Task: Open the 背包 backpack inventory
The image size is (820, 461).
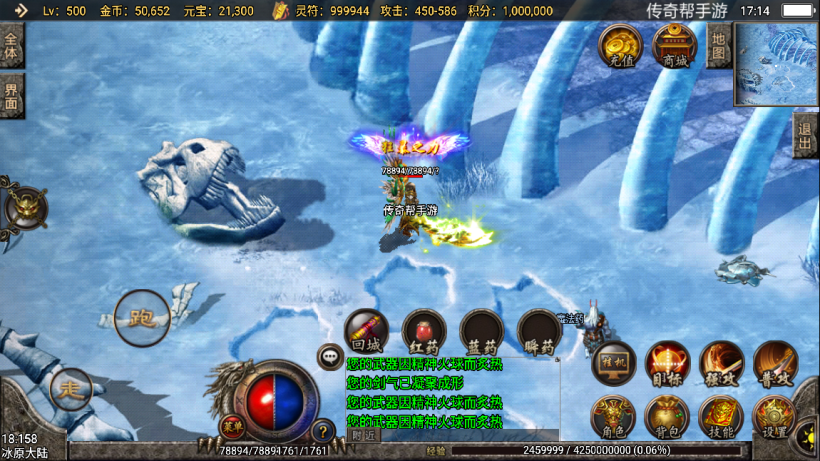Action: tap(667, 418)
